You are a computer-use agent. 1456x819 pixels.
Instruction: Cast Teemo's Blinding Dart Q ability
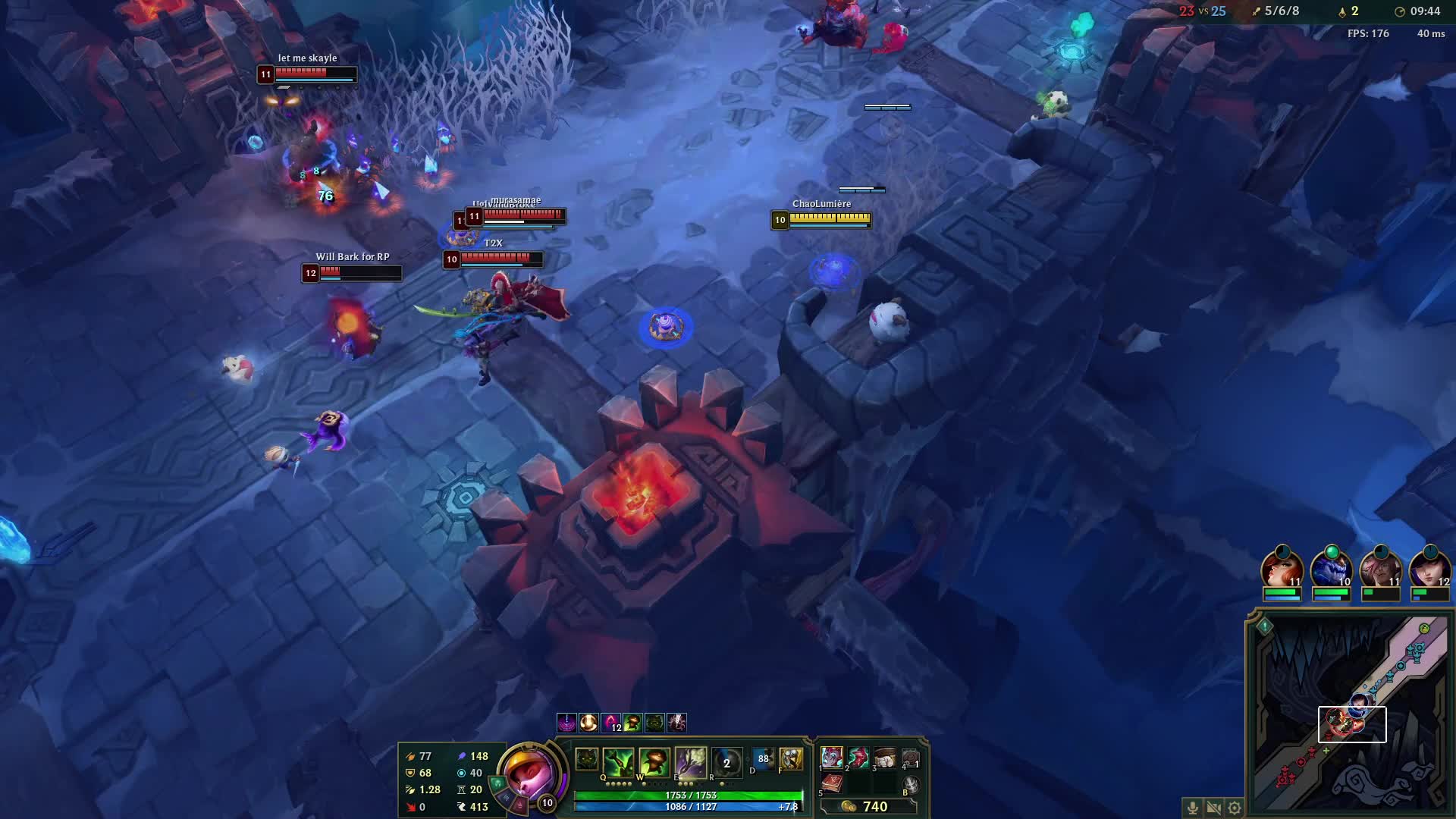619,761
